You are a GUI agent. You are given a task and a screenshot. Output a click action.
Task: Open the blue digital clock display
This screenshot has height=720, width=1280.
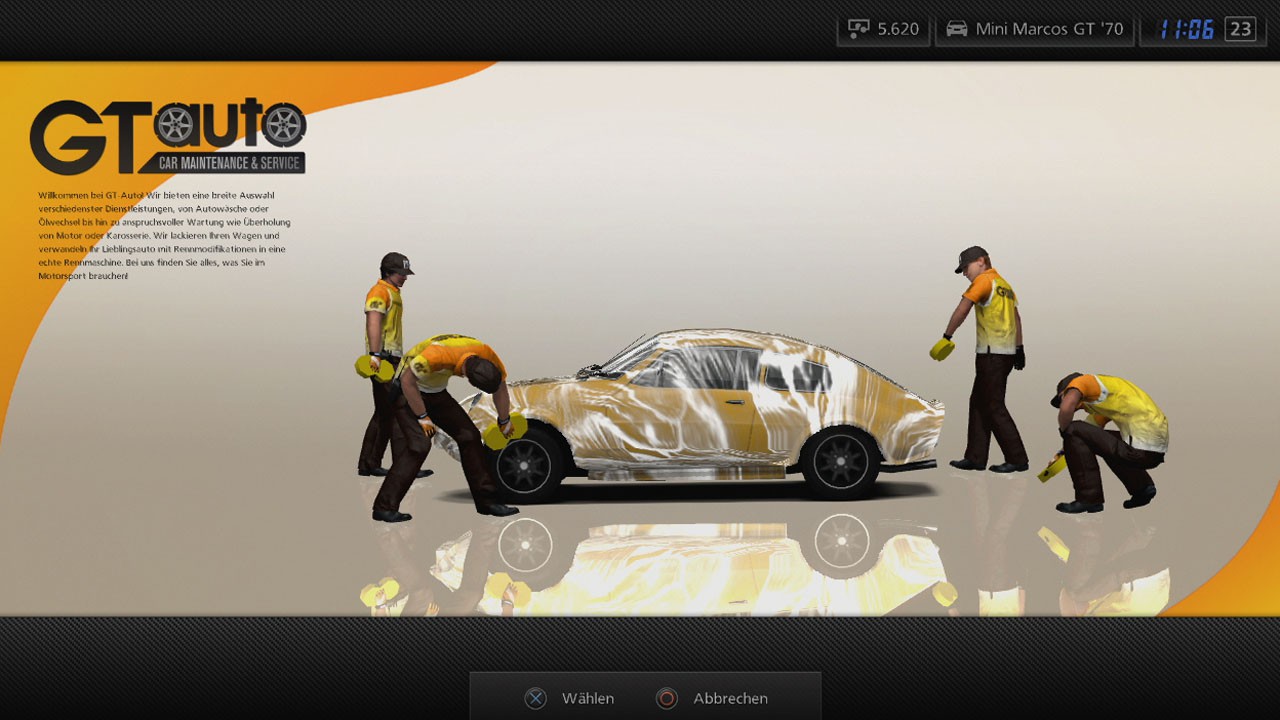(x=1190, y=28)
